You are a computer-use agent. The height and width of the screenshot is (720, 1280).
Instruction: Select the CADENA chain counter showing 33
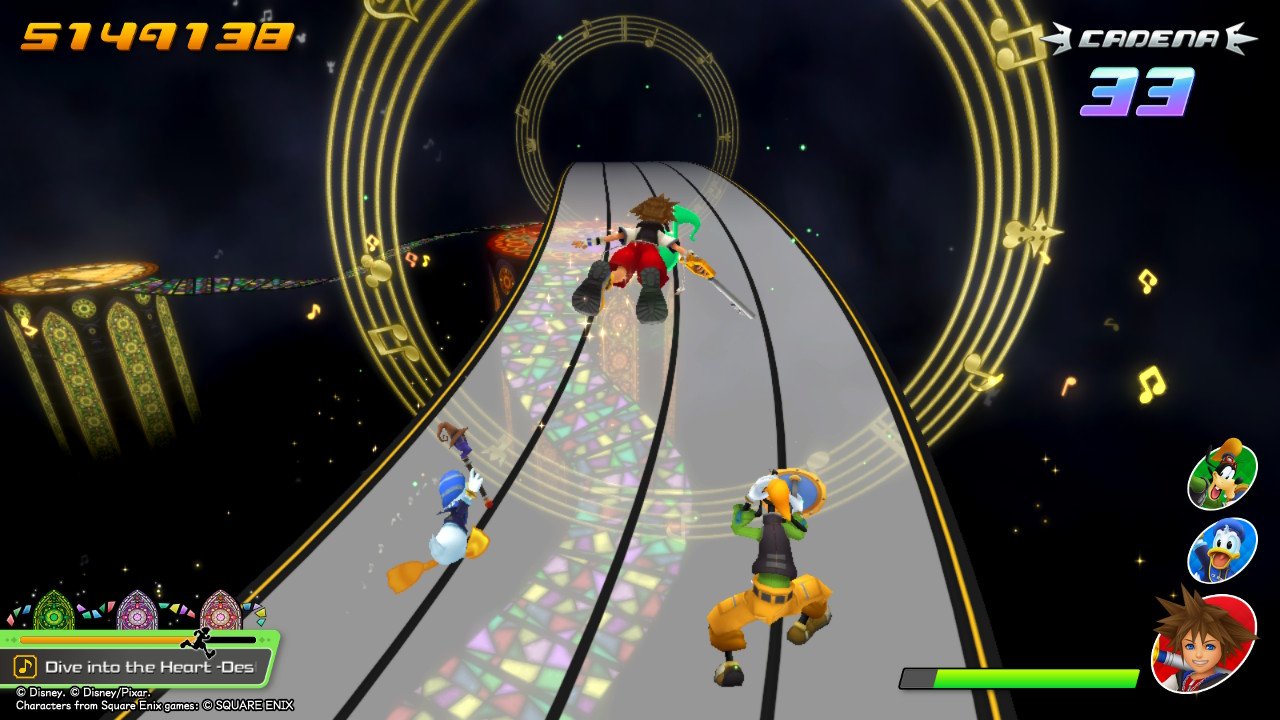pyautogui.click(x=1141, y=90)
